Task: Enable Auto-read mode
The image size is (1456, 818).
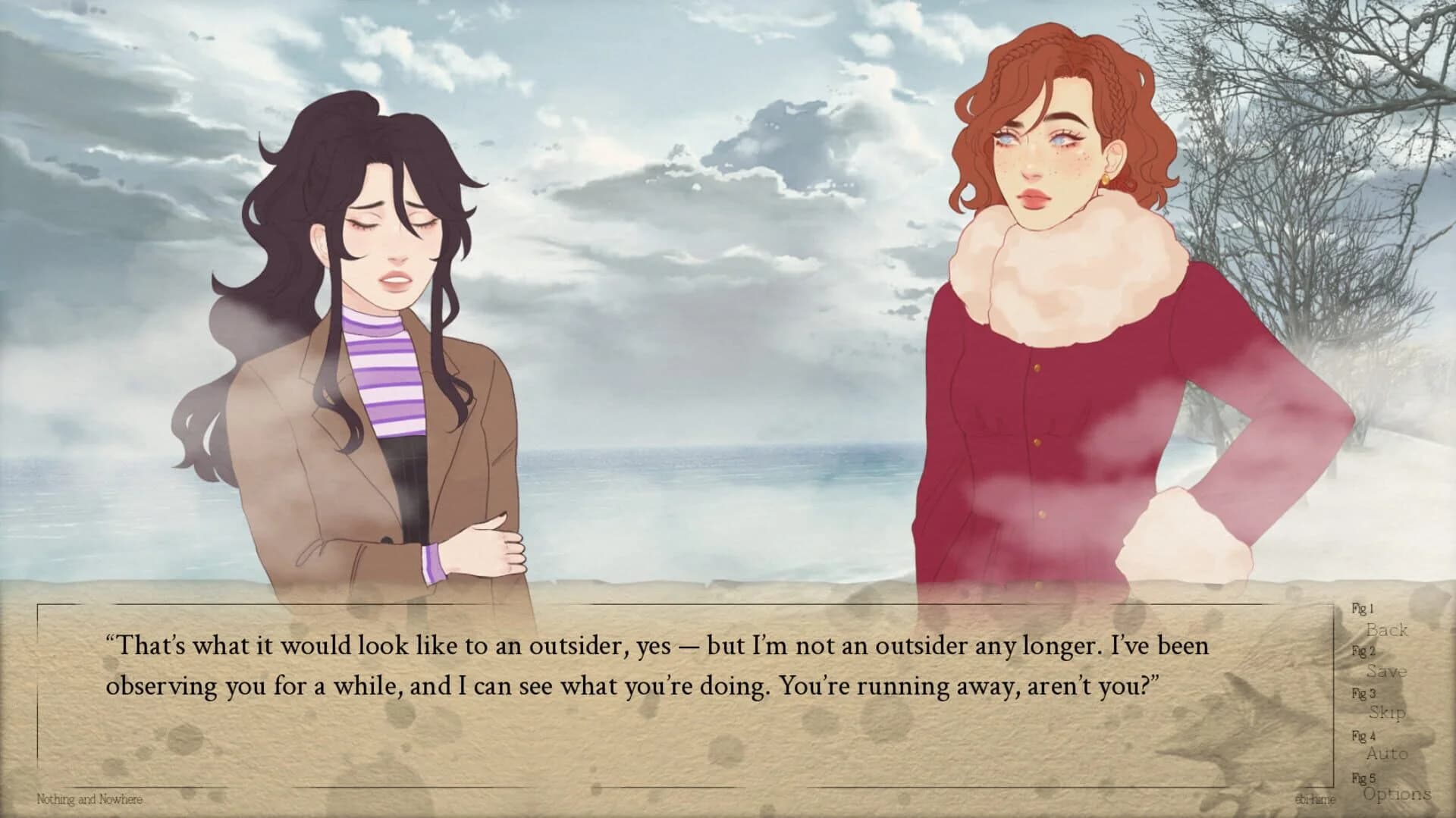Action: 1390,754
